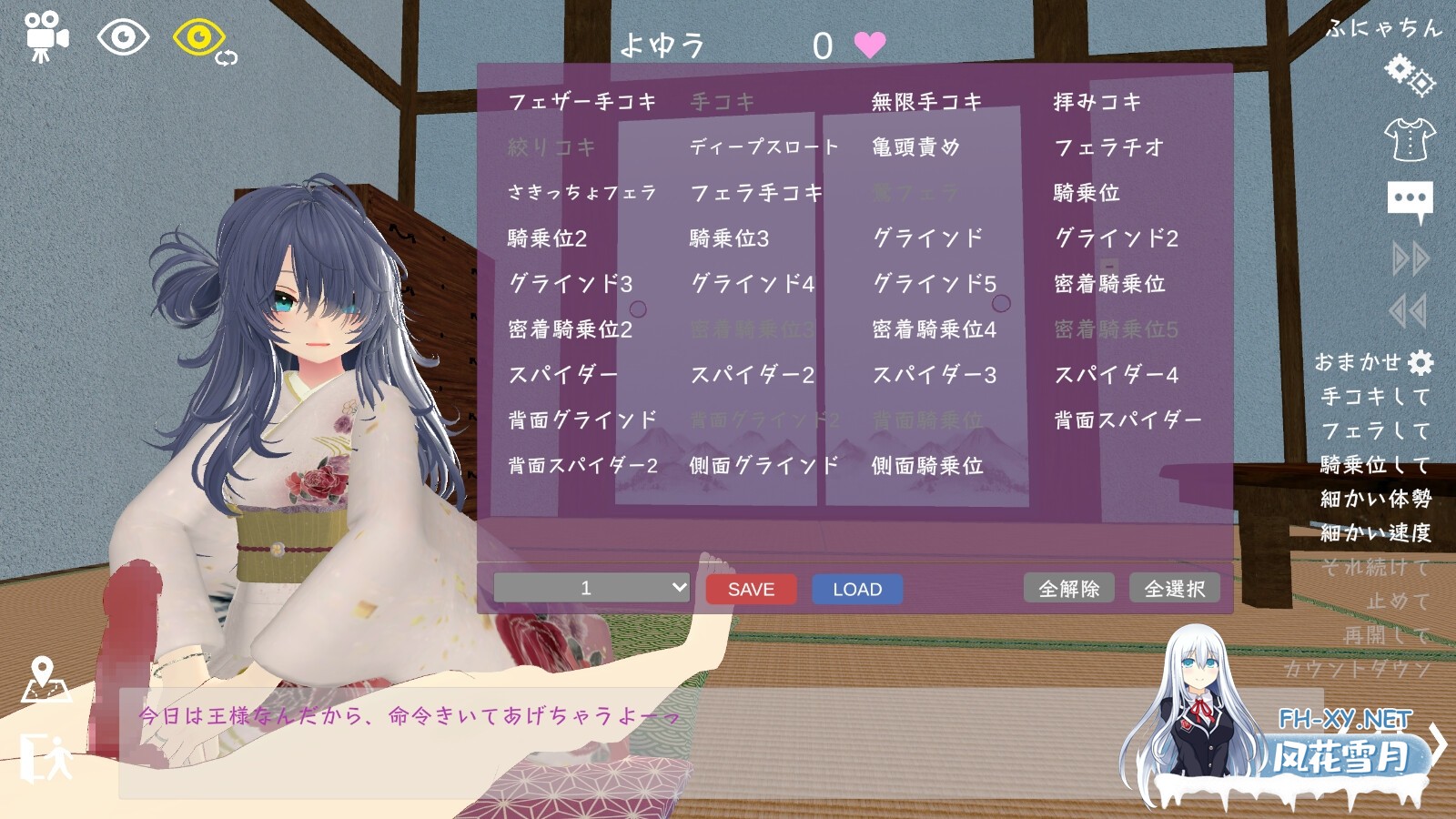
Task: Toggle the white eye visibility icon
Action: click(123, 36)
